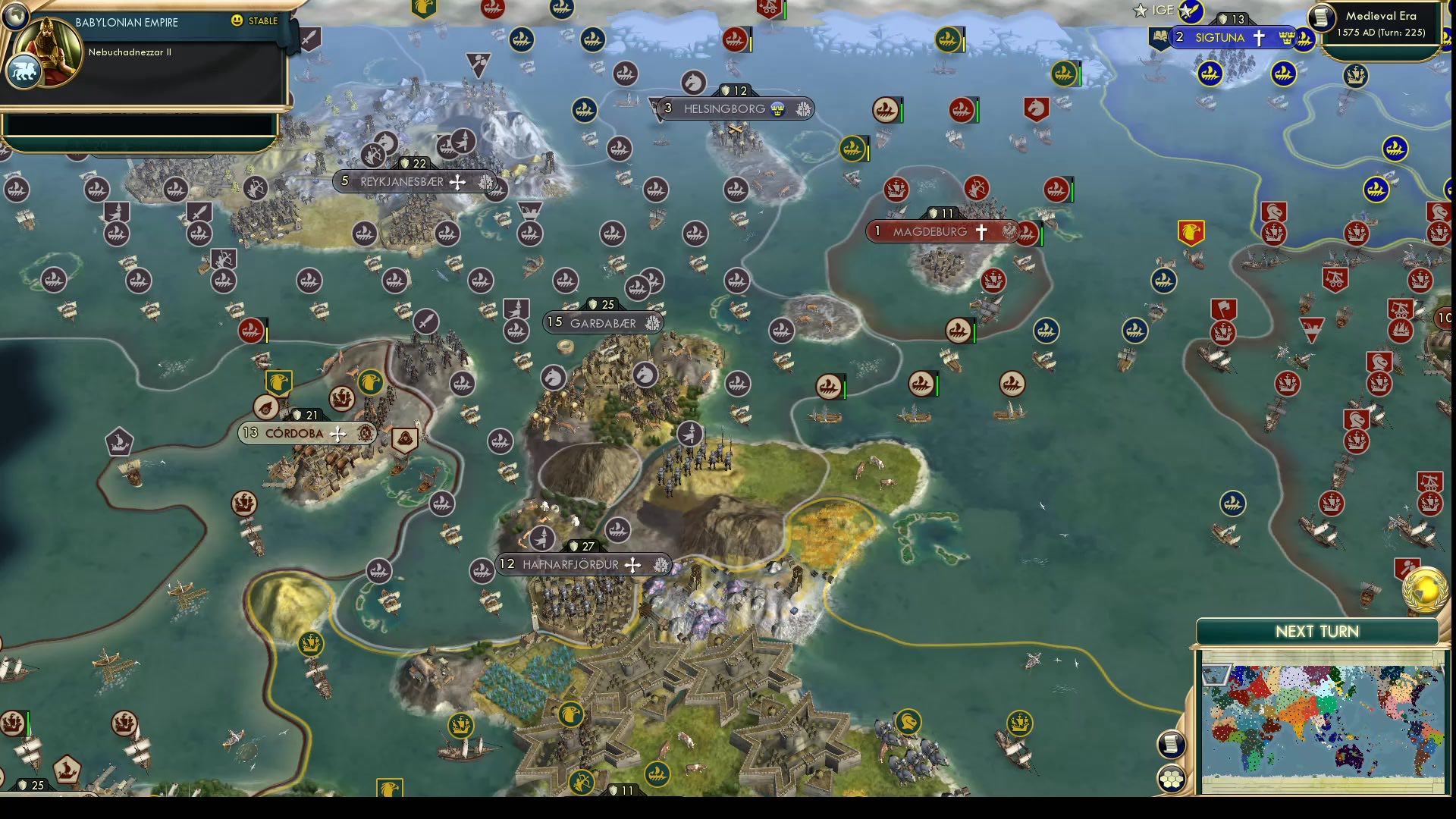This screenshot has width=1456, height=819.
Task: Toggle the puppet icon on Garðabær banner
Action: point(651,322)
